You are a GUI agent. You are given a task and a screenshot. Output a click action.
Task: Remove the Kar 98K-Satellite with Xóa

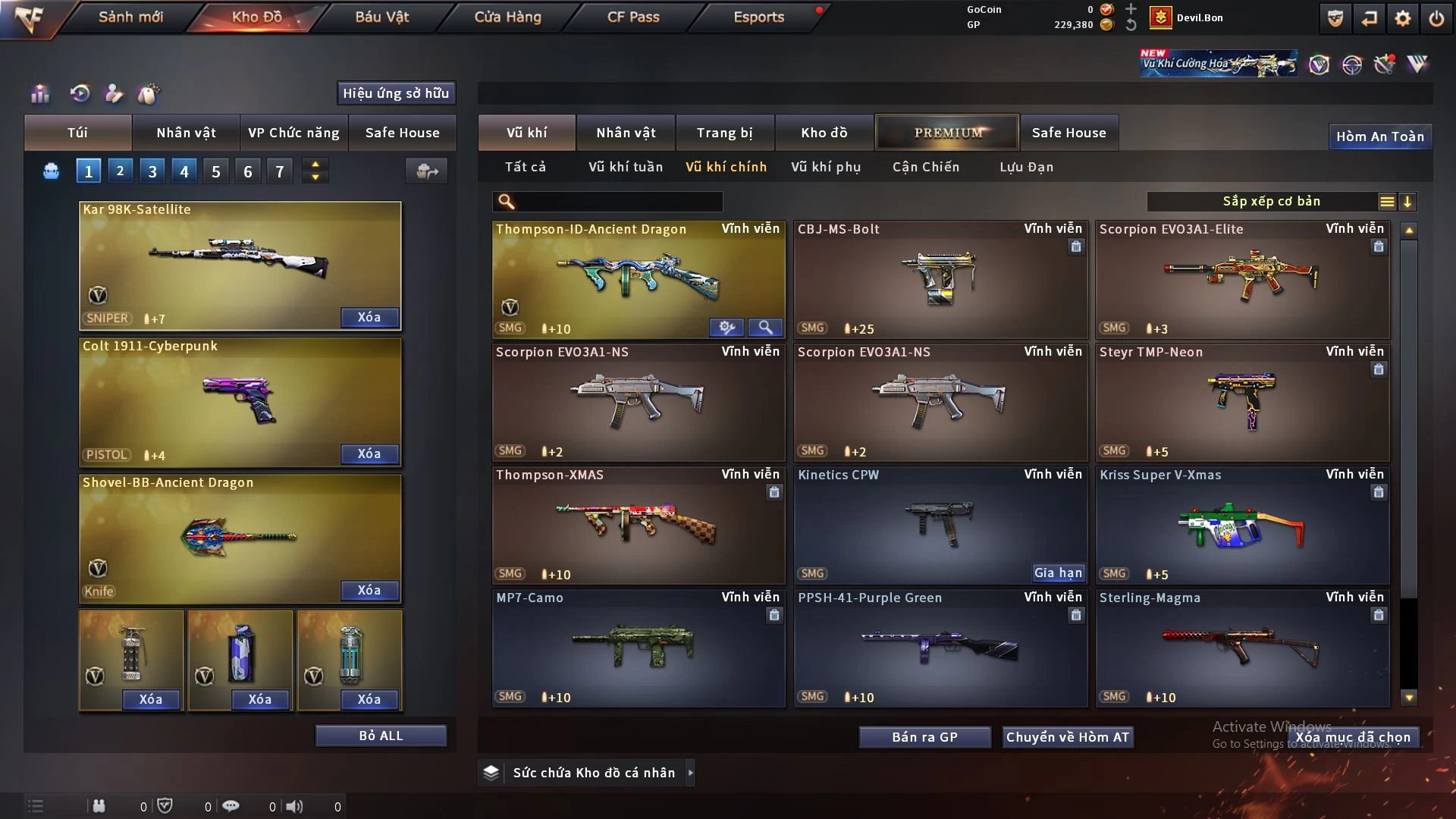tap(369, 317)
